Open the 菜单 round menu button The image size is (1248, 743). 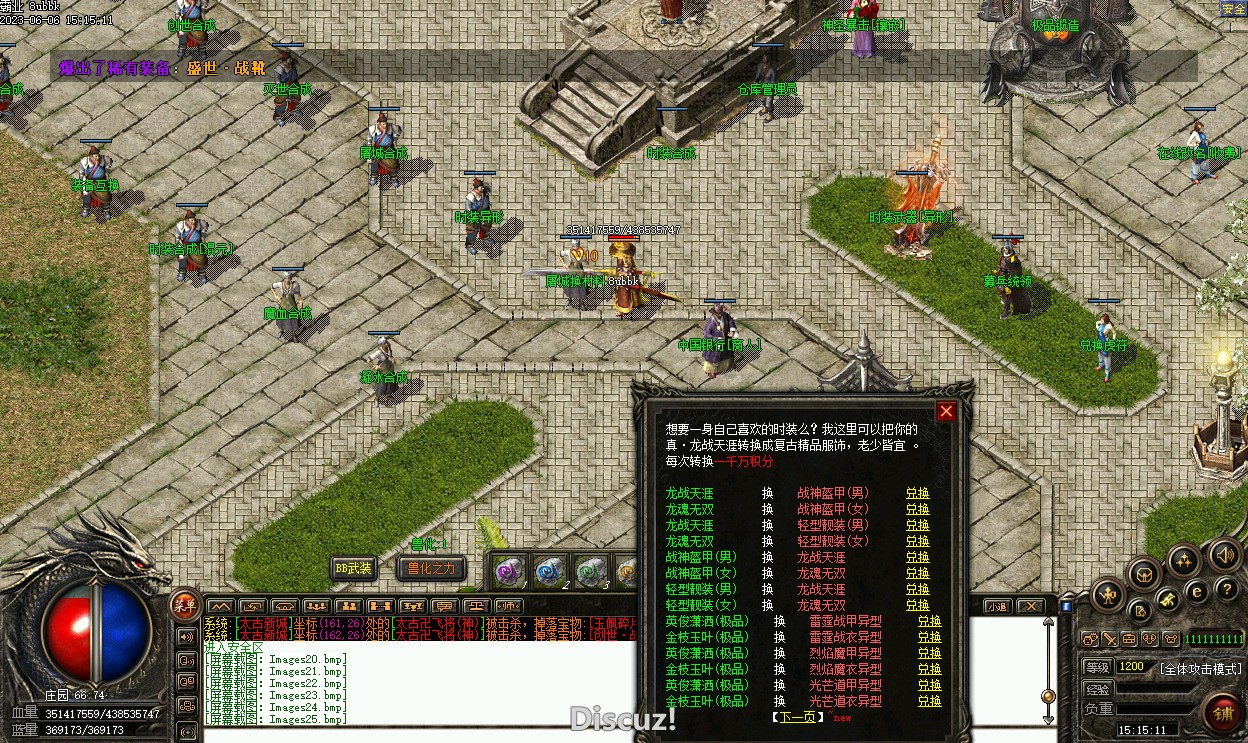(184, 603)
